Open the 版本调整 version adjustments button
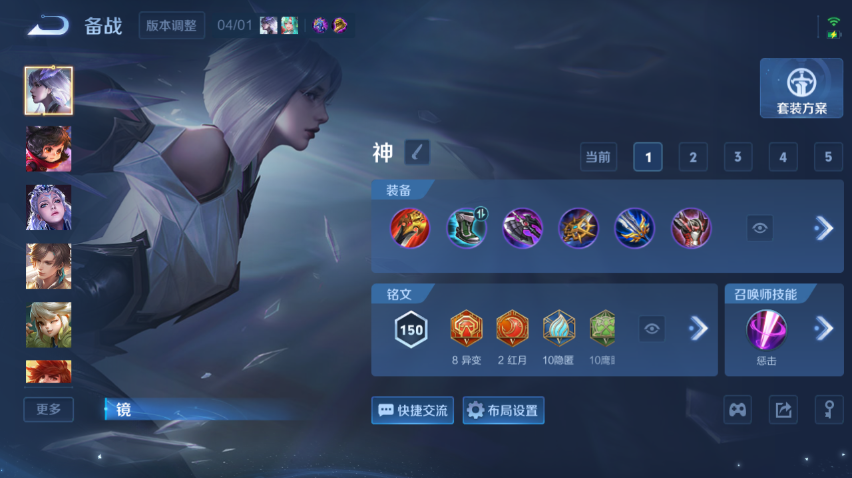Screen dimensions: 852x478 [x=172, y=26]
